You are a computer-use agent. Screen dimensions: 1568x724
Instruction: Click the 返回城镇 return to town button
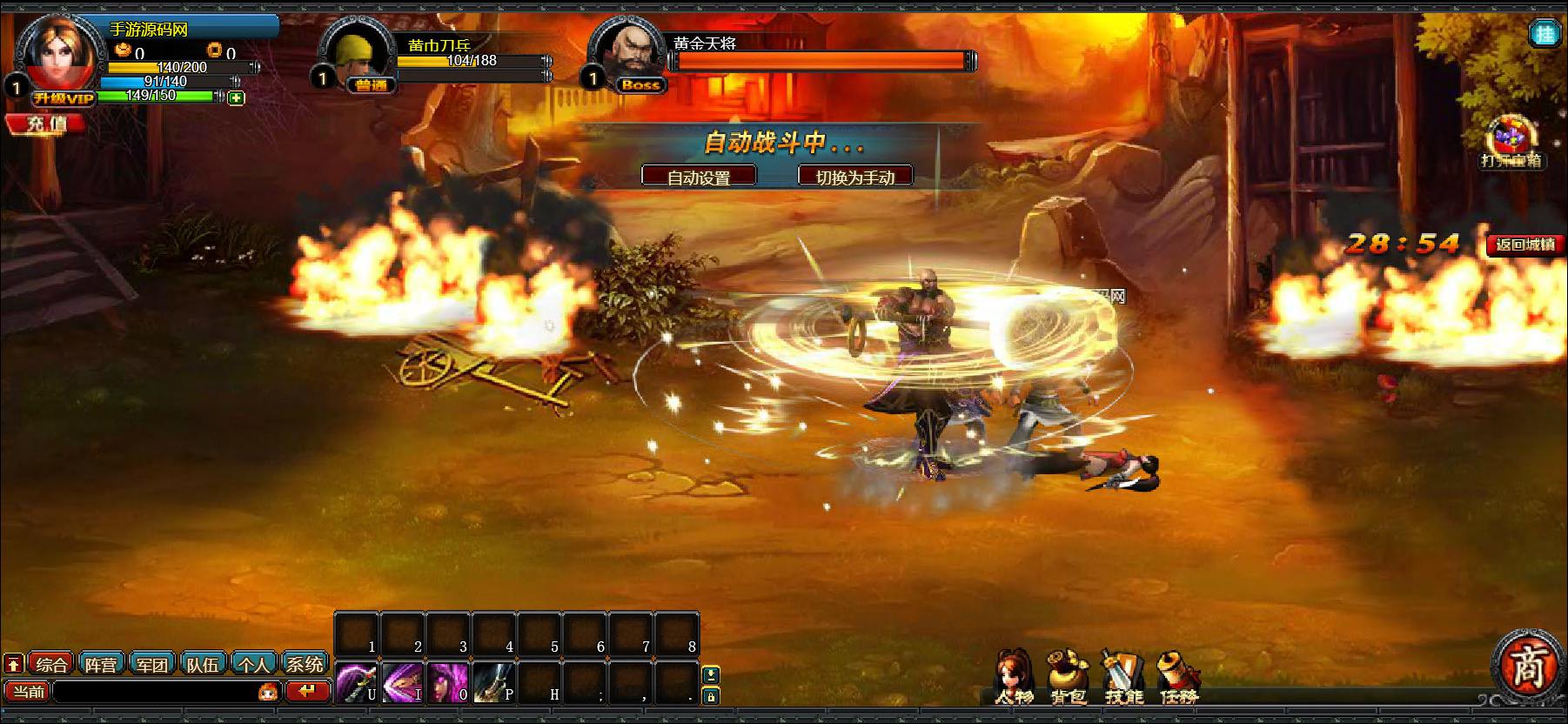tap(1524, 245)
